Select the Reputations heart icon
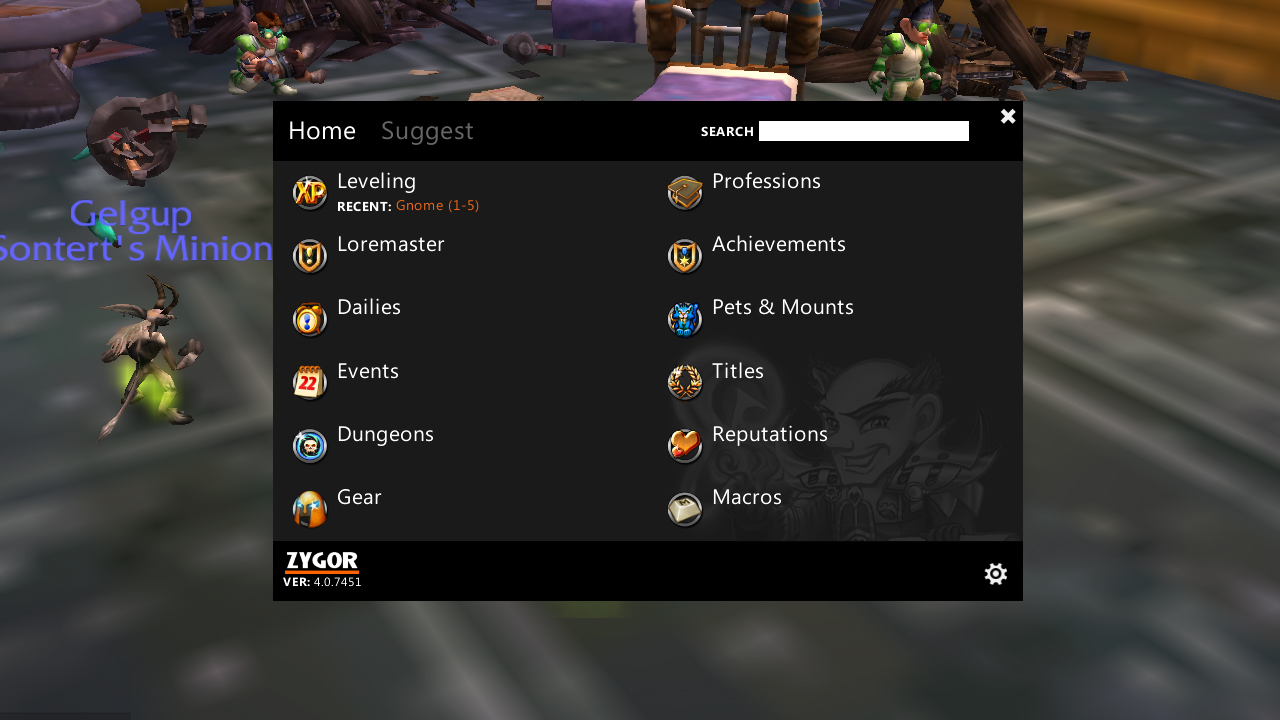The height and width of the screenshot is (720, 1280). coord(685,445)
